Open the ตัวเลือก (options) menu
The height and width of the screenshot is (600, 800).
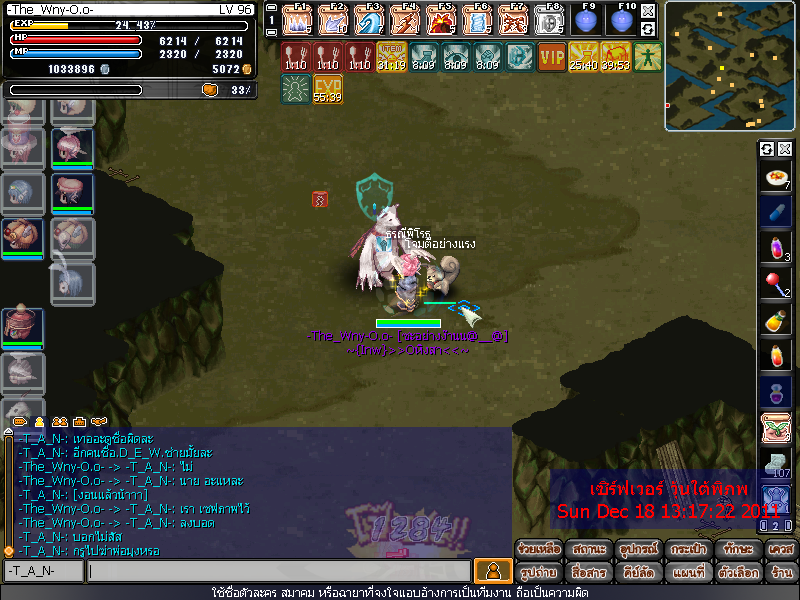[x=736, y=573]
